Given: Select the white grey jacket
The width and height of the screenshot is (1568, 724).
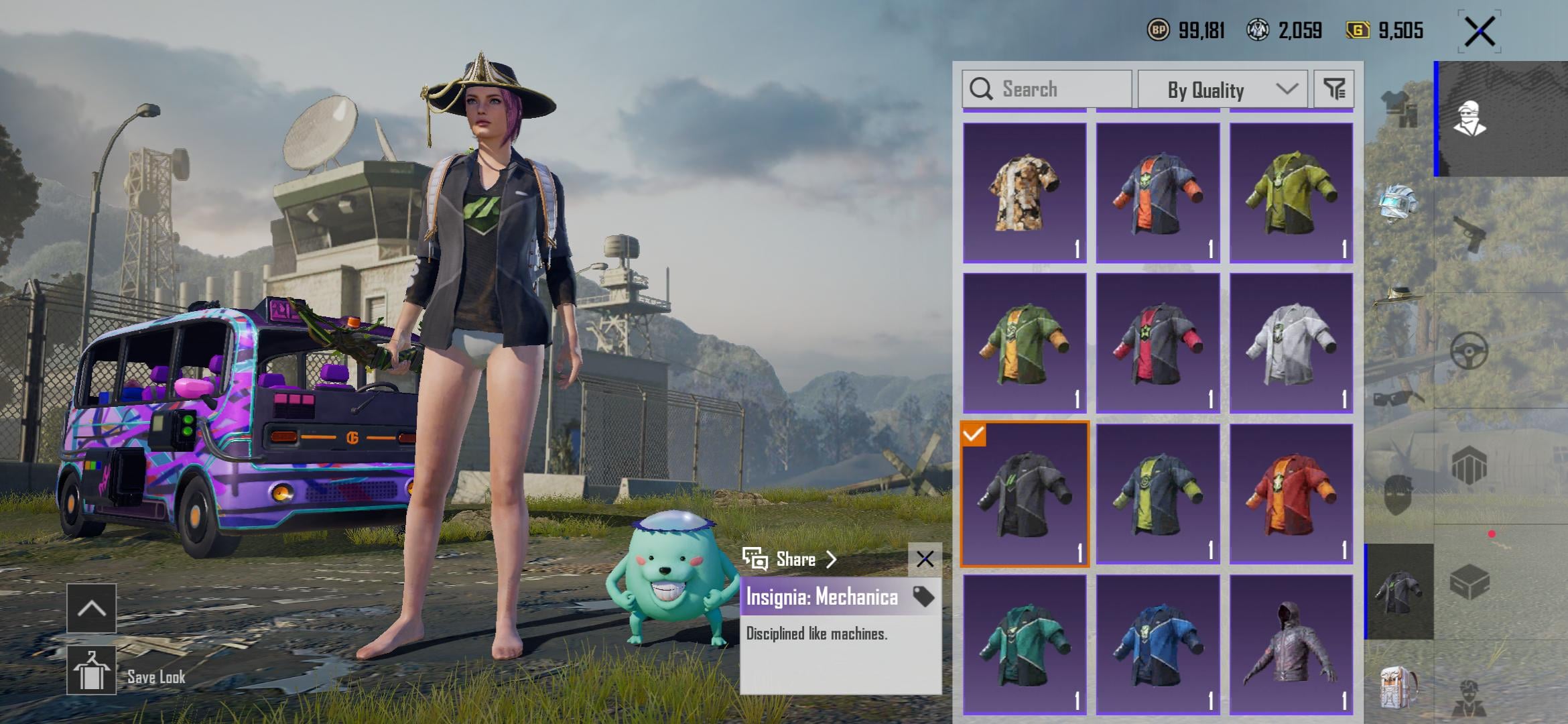Looking at the screenshot, I should pyautogui.click(x=1291, y=343).
